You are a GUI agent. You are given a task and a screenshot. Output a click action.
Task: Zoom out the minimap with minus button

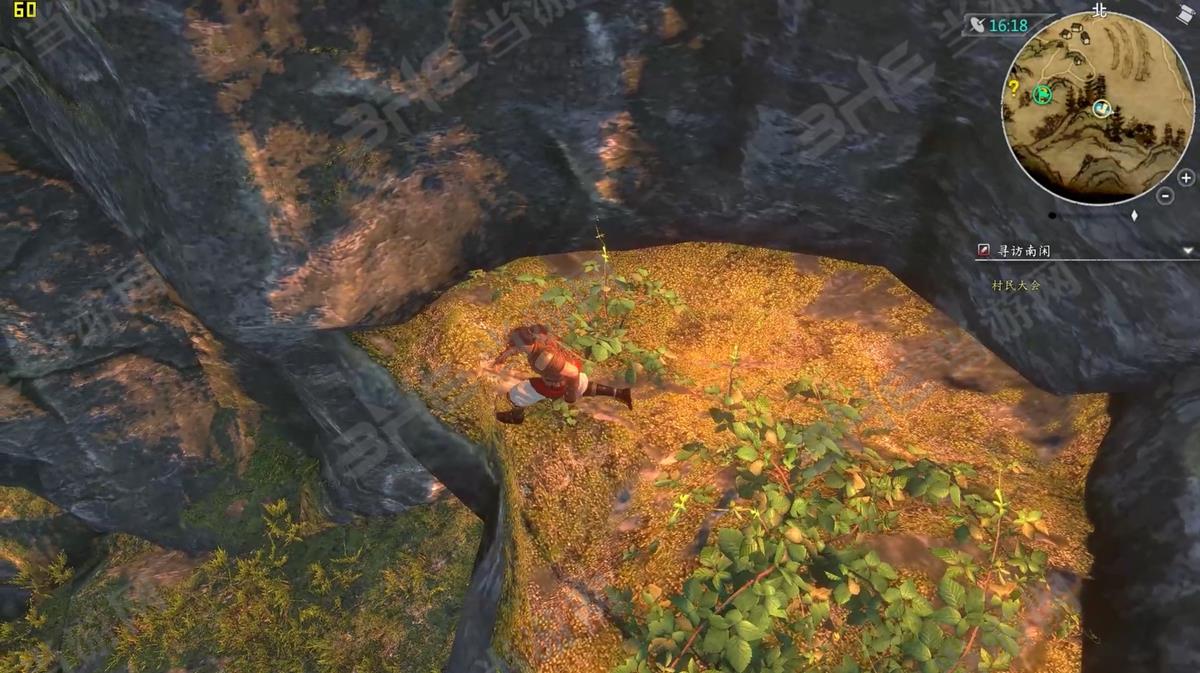[1165, 196]
